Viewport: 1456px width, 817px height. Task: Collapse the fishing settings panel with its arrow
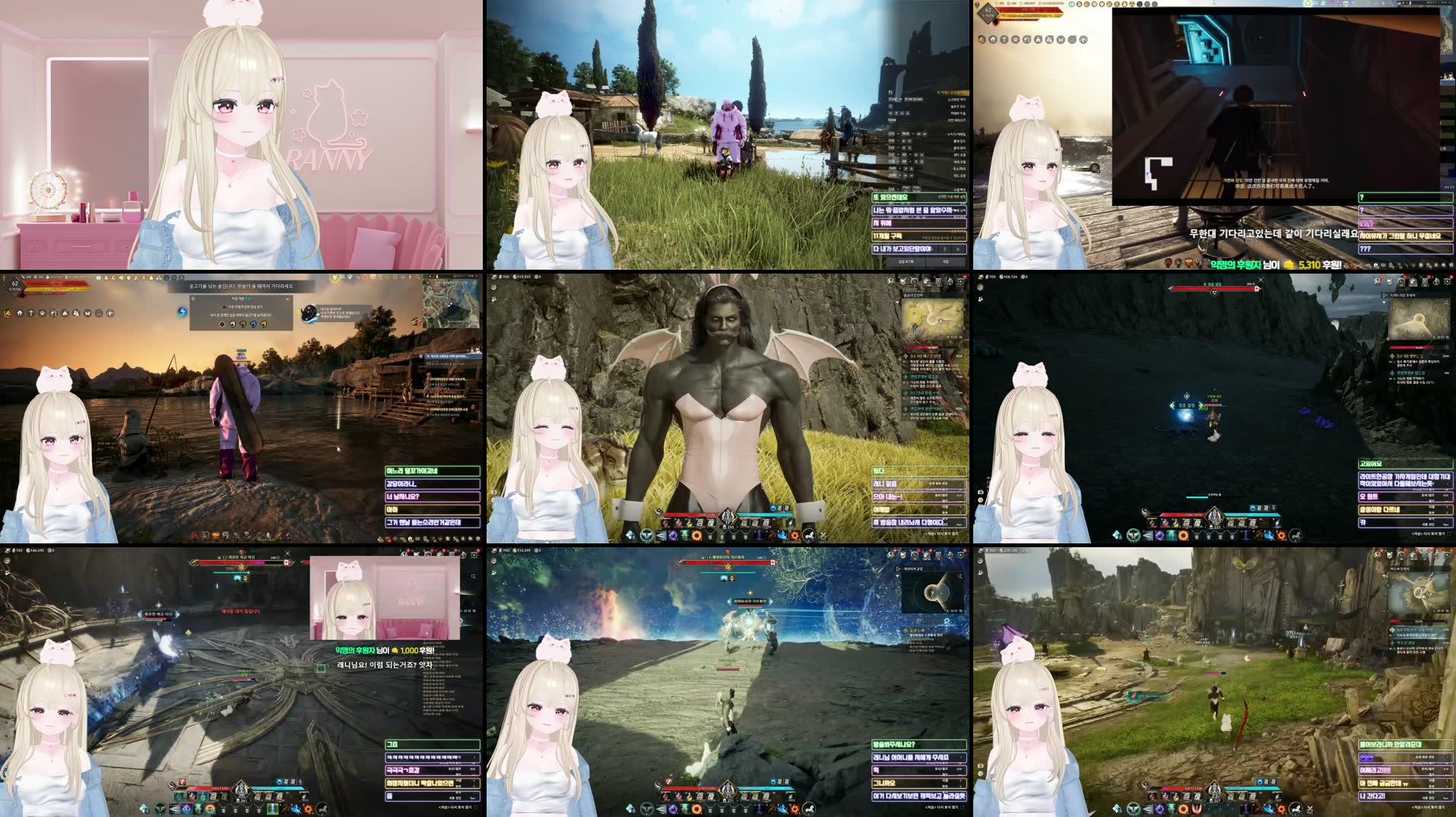pos(287,299)
